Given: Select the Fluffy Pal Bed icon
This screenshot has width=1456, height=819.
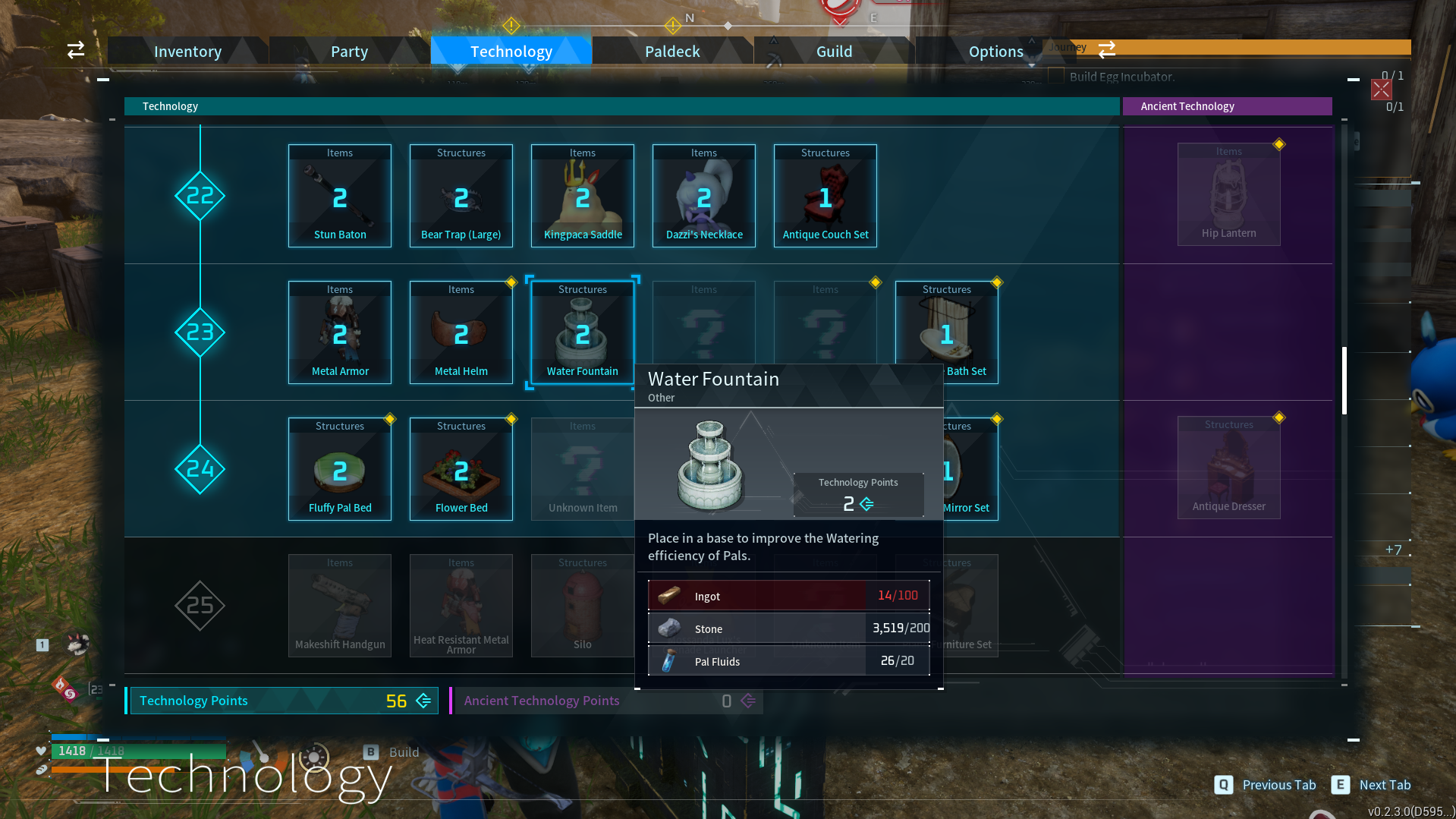Looking at the screenshot, I should point(339,468).
